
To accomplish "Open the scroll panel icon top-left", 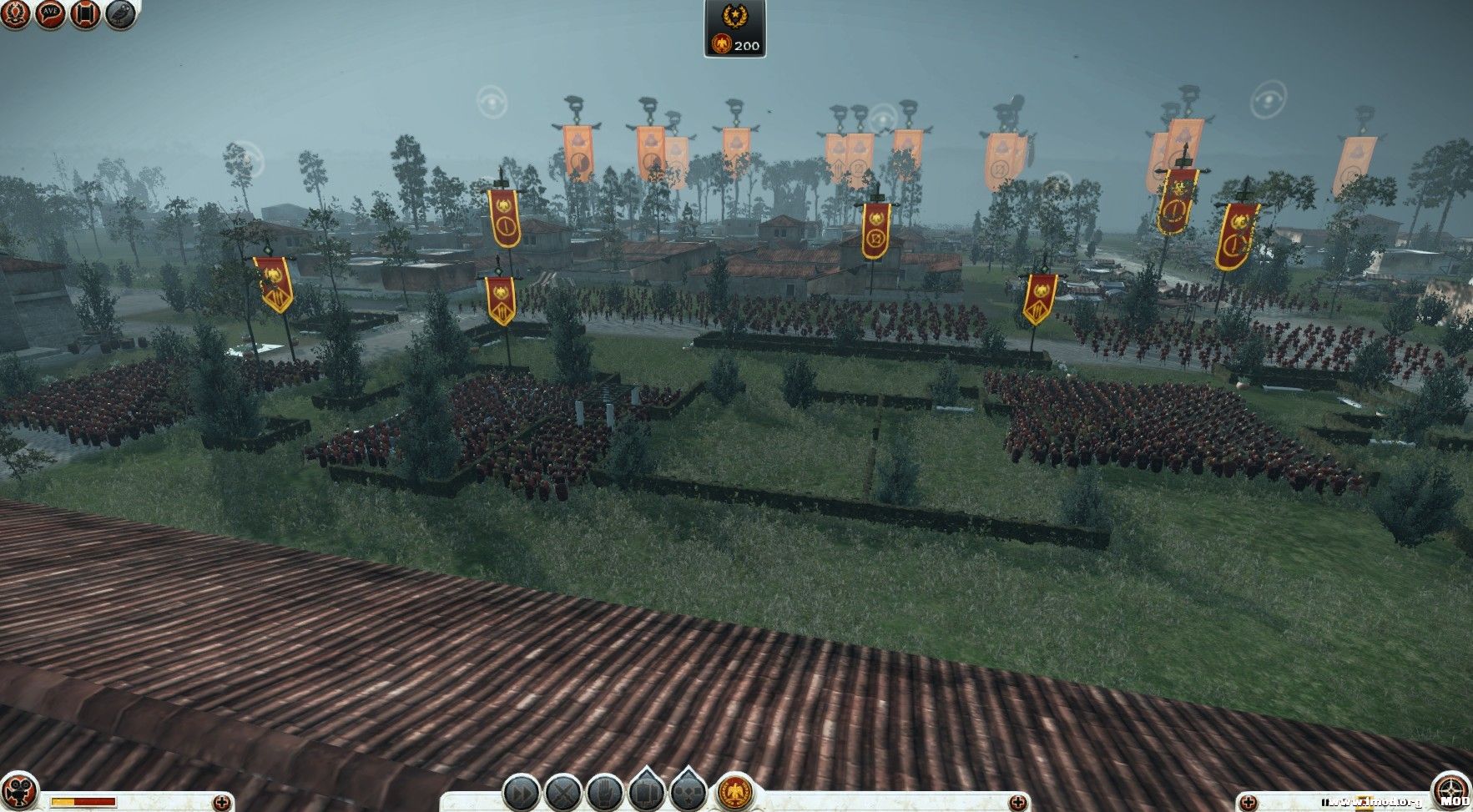I will pyautogui.click(x=87, y=15).
